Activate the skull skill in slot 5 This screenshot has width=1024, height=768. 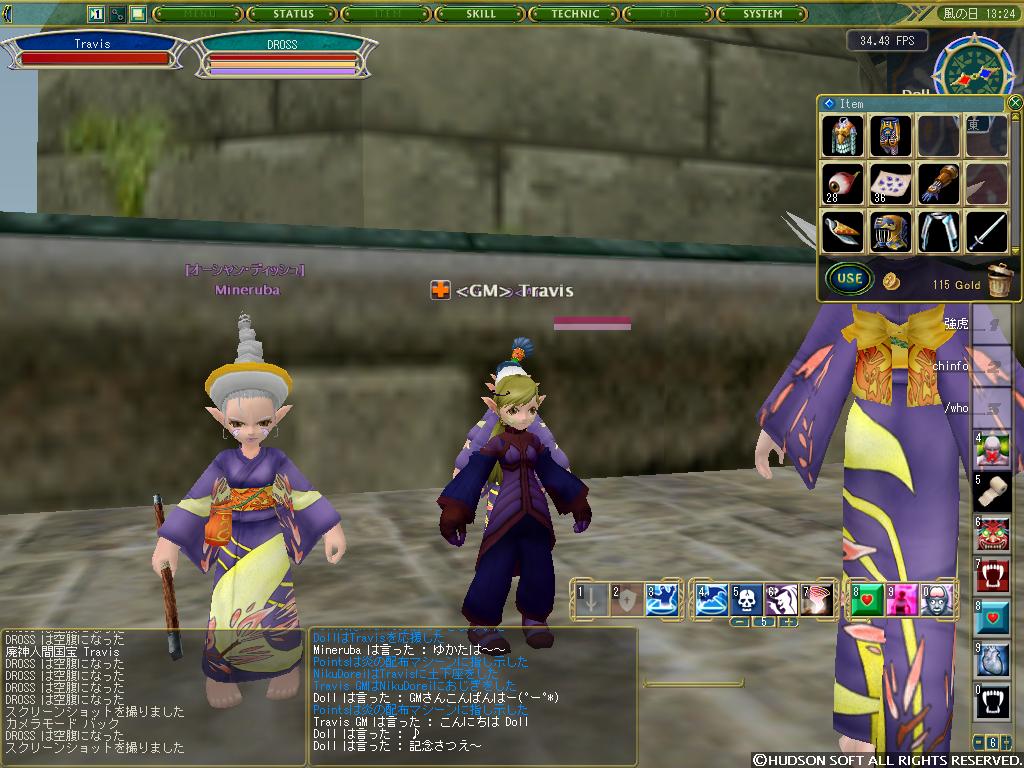(745, 599)
